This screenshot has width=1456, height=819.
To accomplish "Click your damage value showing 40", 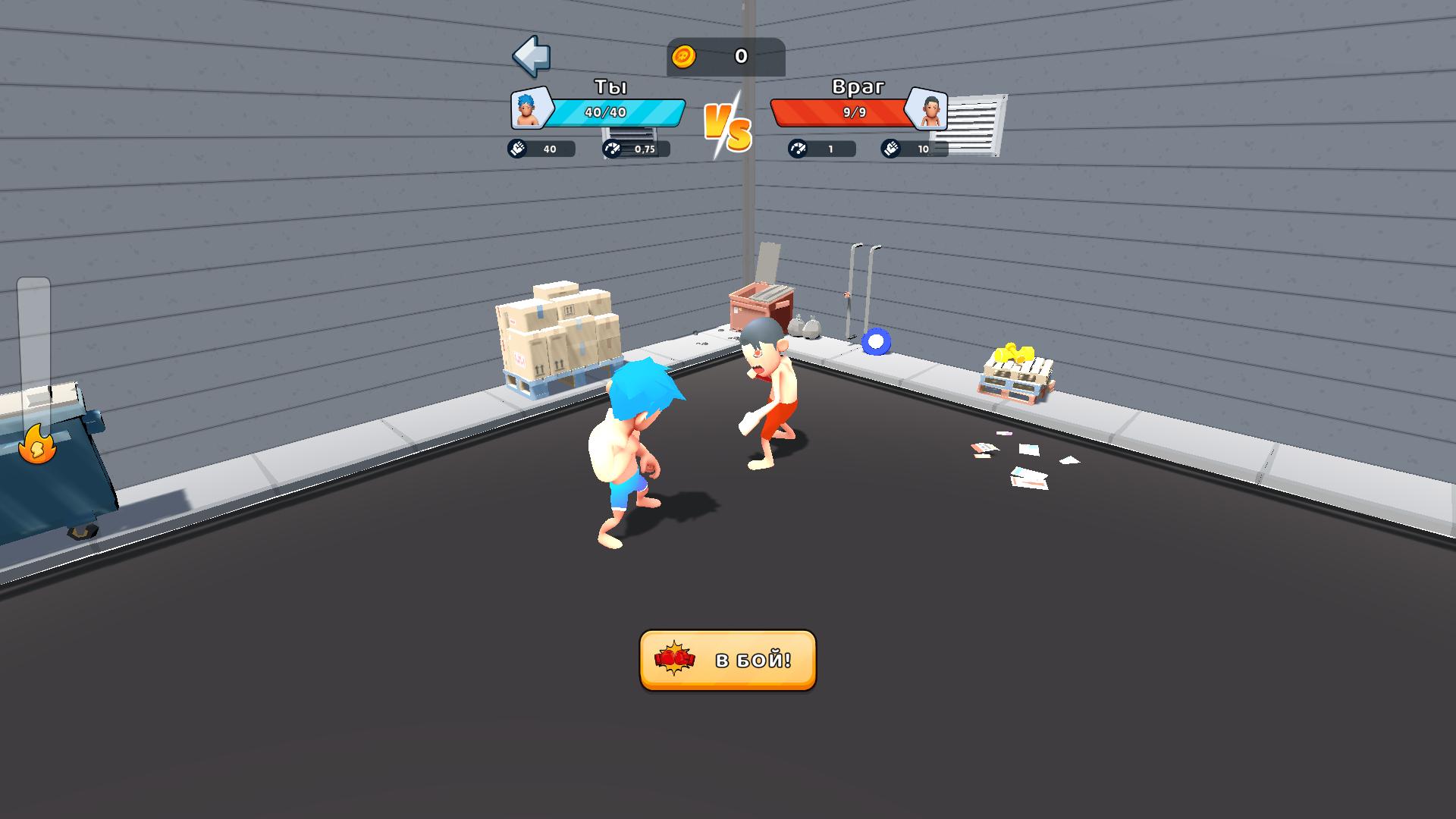I will (x=550, y=149).
